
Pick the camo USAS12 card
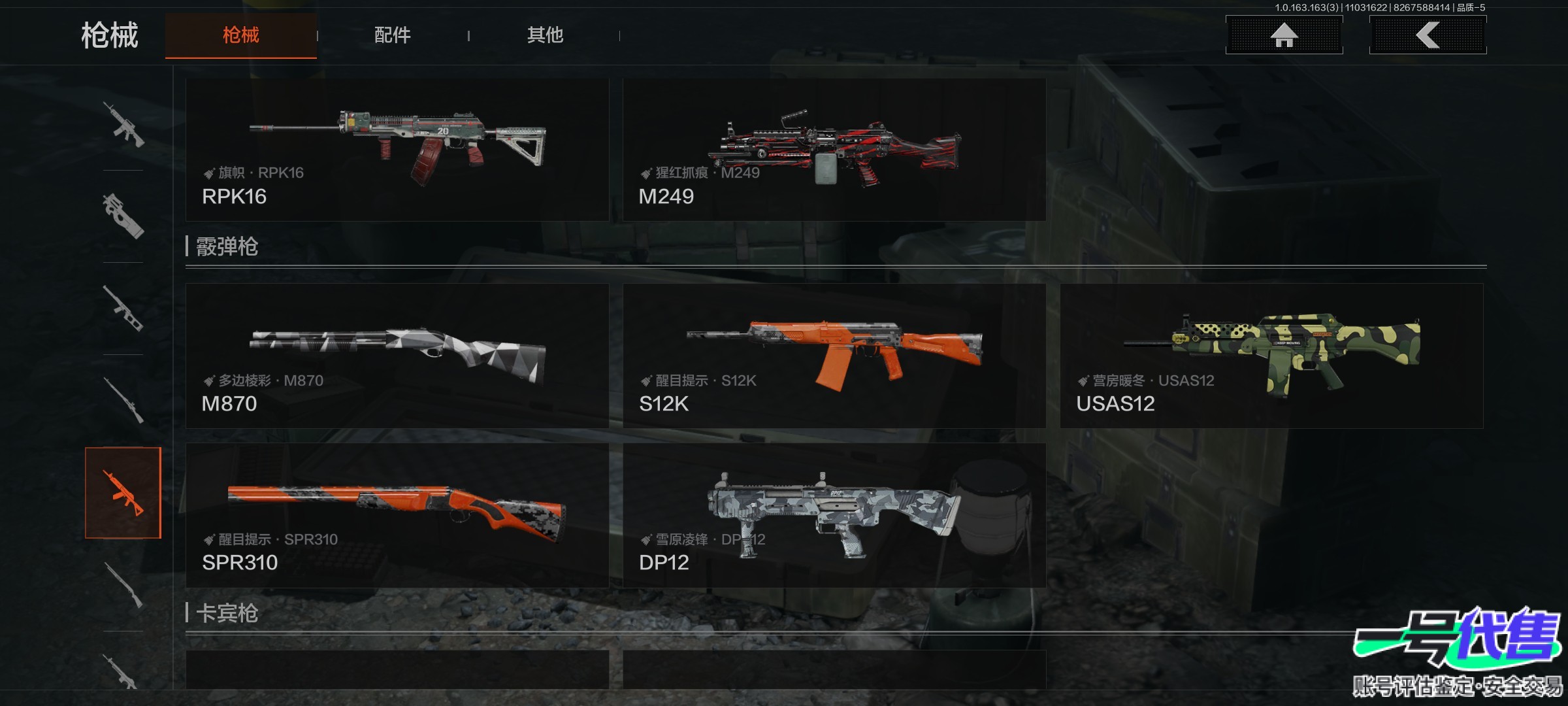1271,356
